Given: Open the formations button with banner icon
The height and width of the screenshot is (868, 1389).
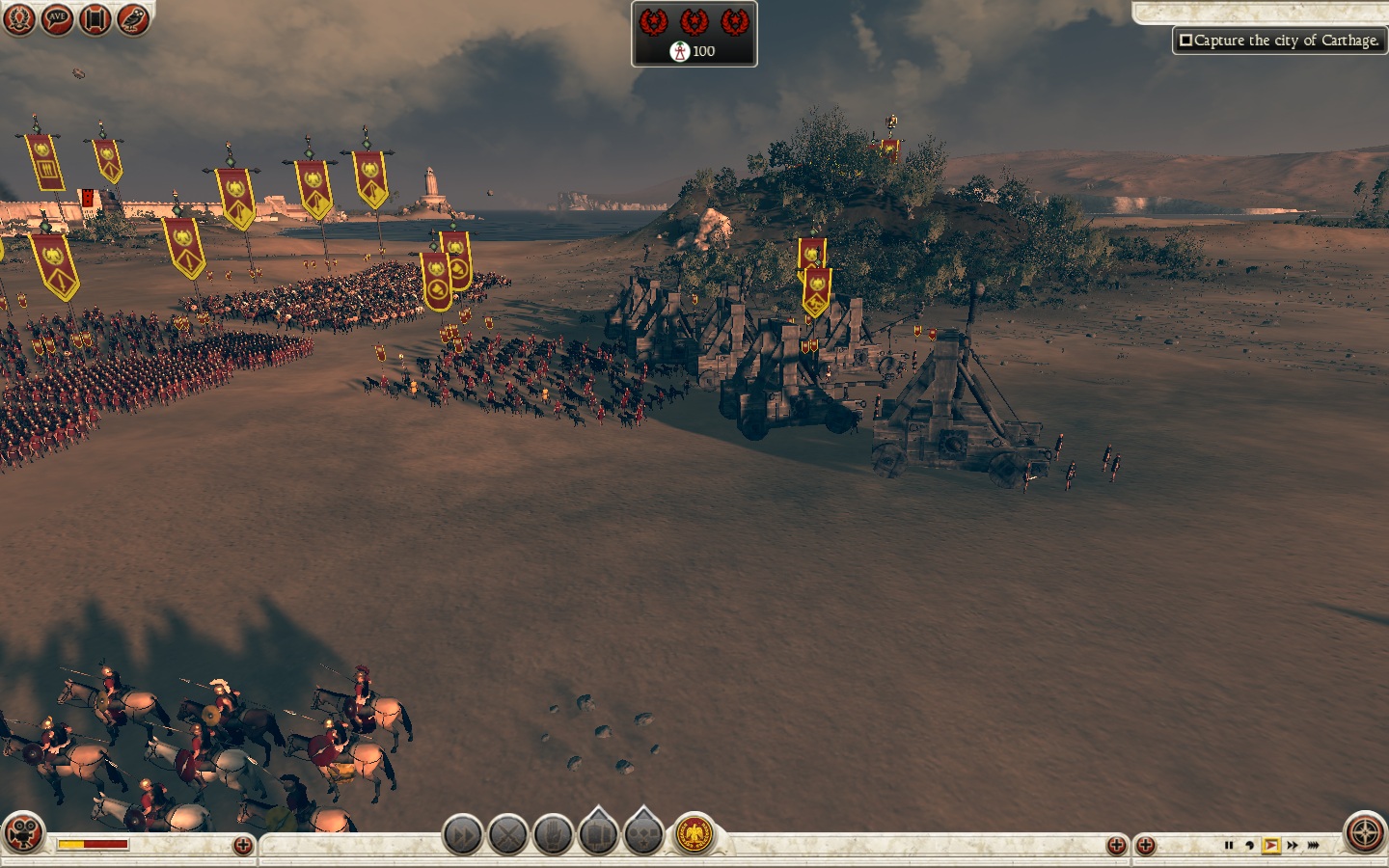Looking at the screenshot, I should pos(598,834).
